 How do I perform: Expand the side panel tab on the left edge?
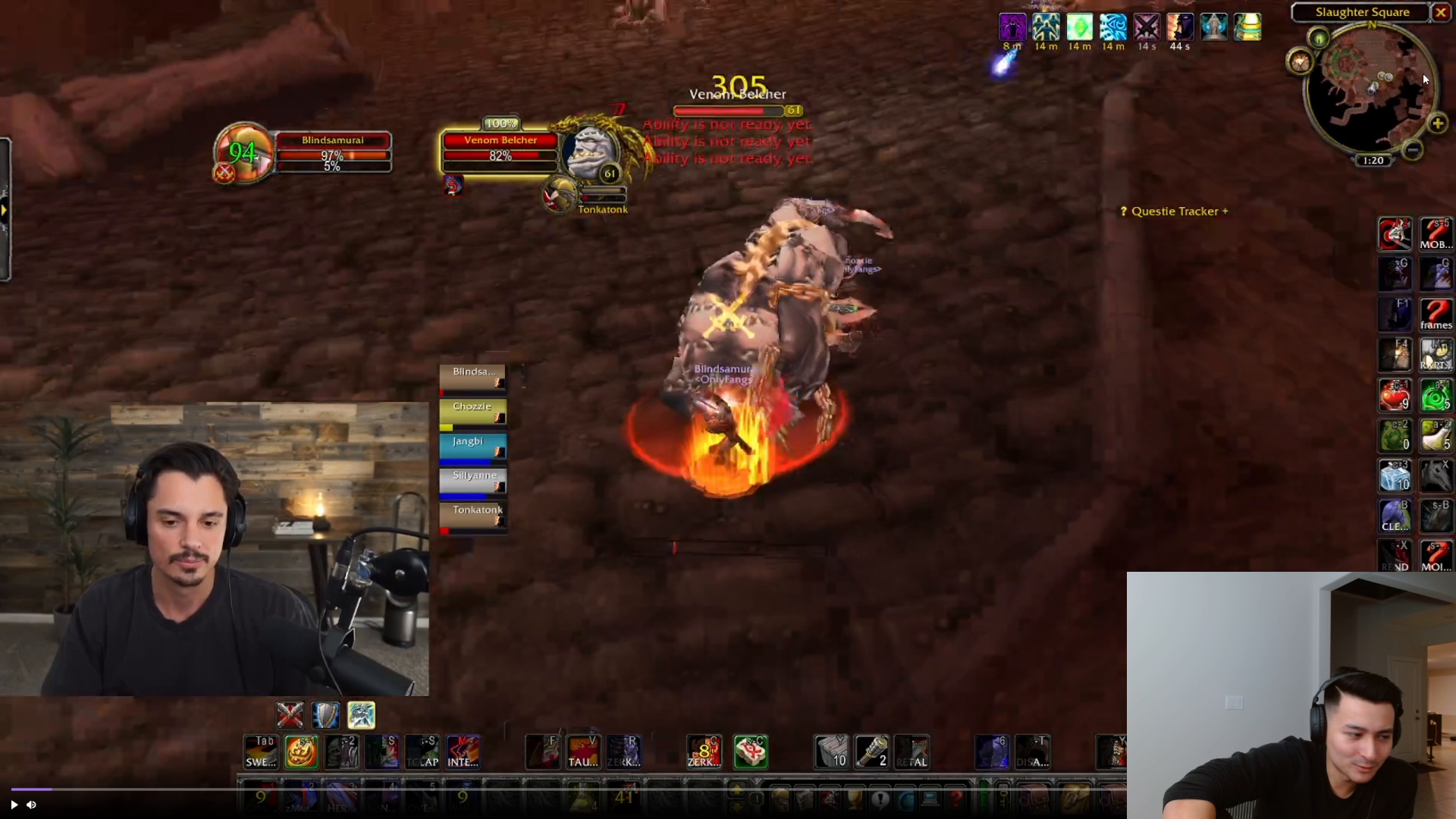pos(4,209)
